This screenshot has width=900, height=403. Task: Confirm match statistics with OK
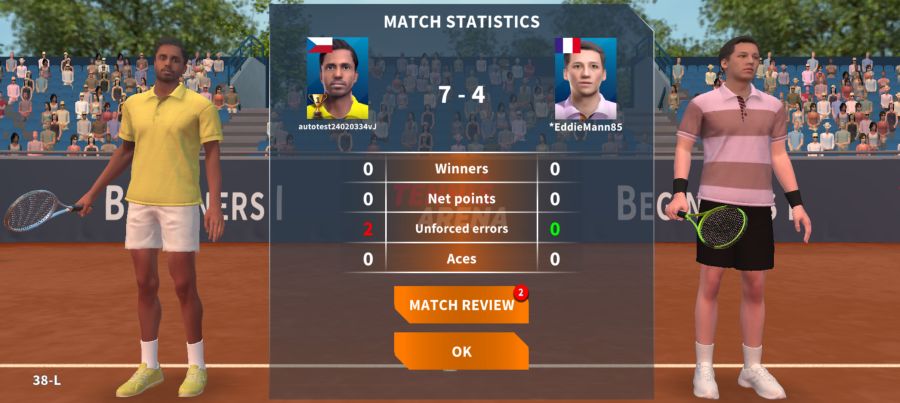(461, 351)
